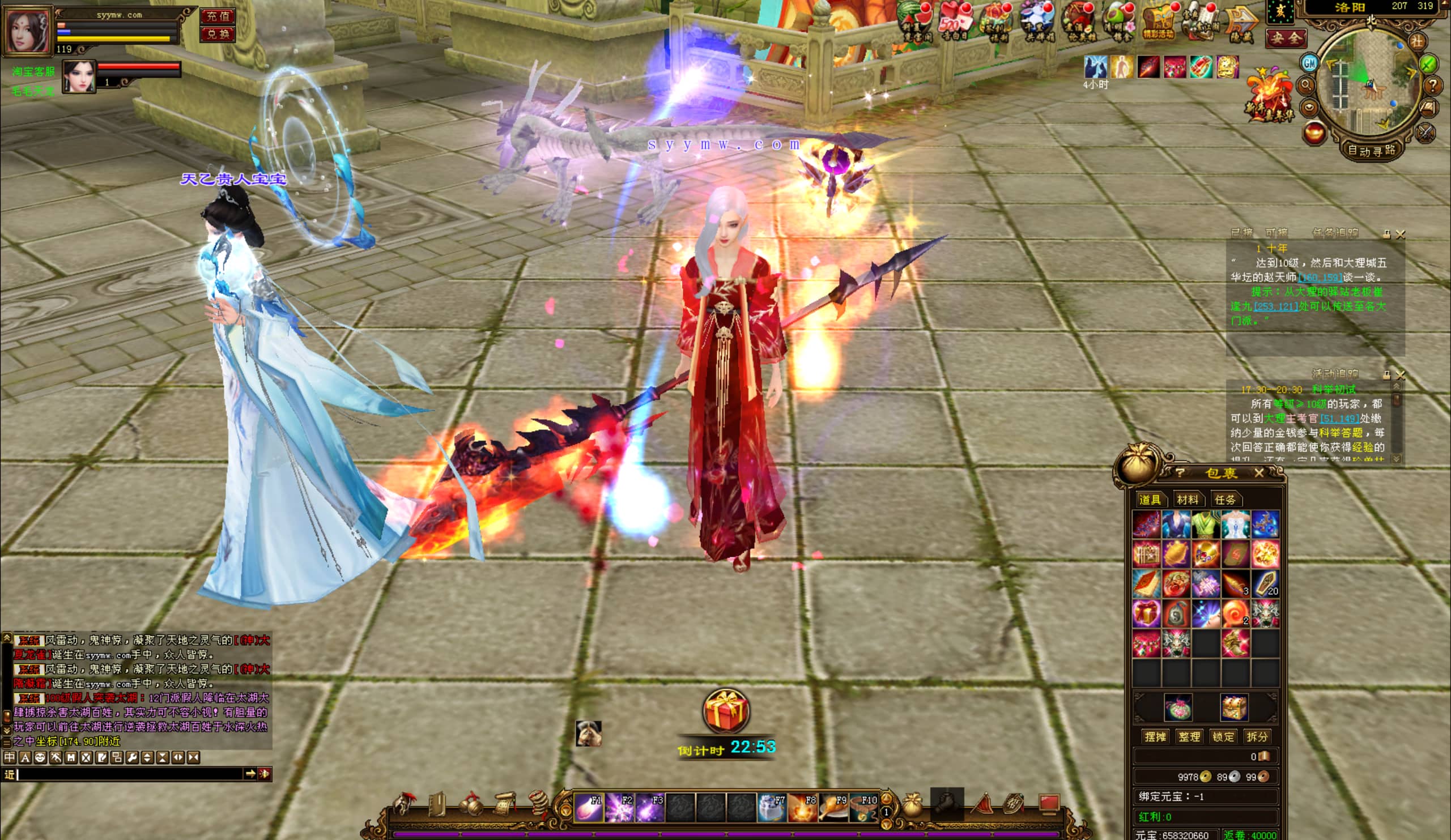1451x840 pixels.
Task: Click the 整理 sort button
Action: [1189, 736]
